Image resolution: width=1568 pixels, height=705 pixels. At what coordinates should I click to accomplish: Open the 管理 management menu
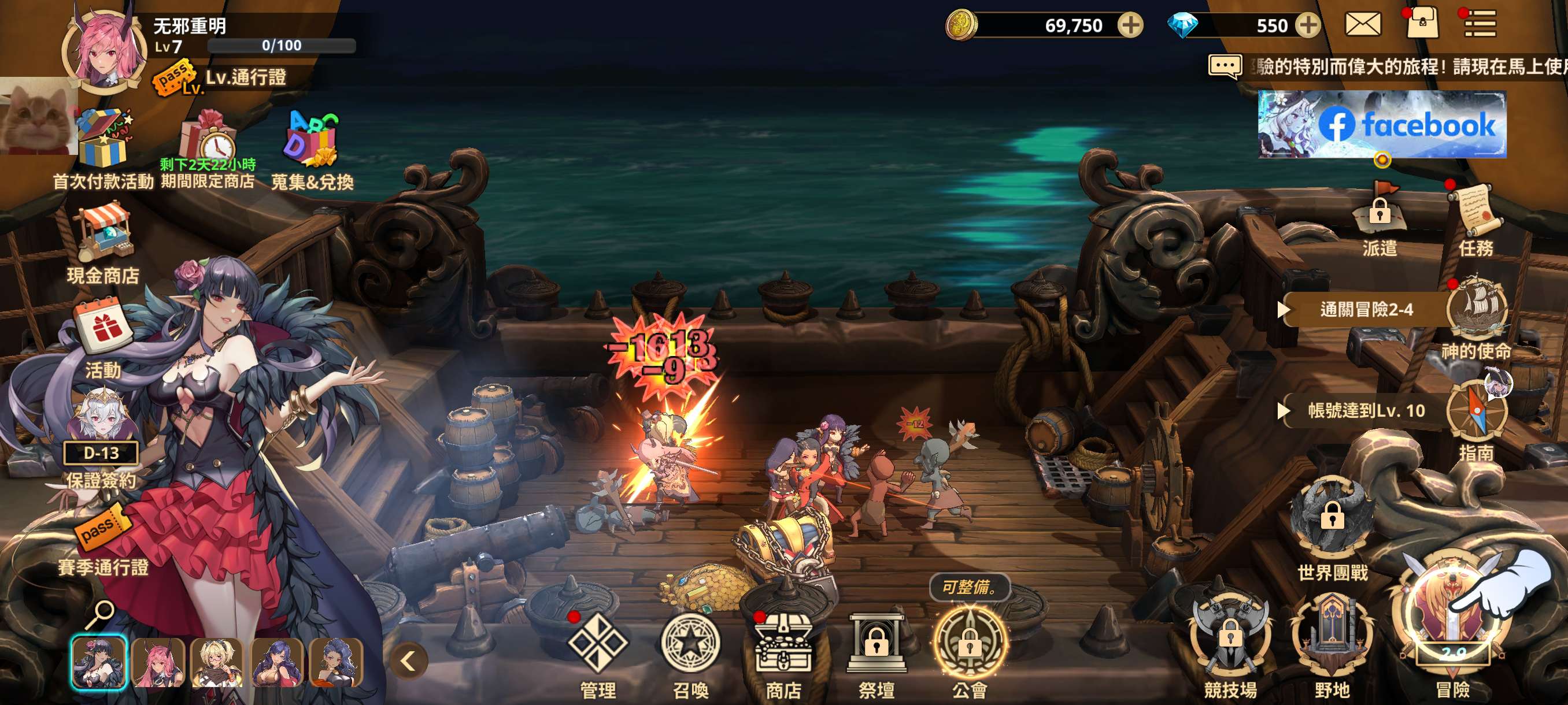[x=597, y=645]
